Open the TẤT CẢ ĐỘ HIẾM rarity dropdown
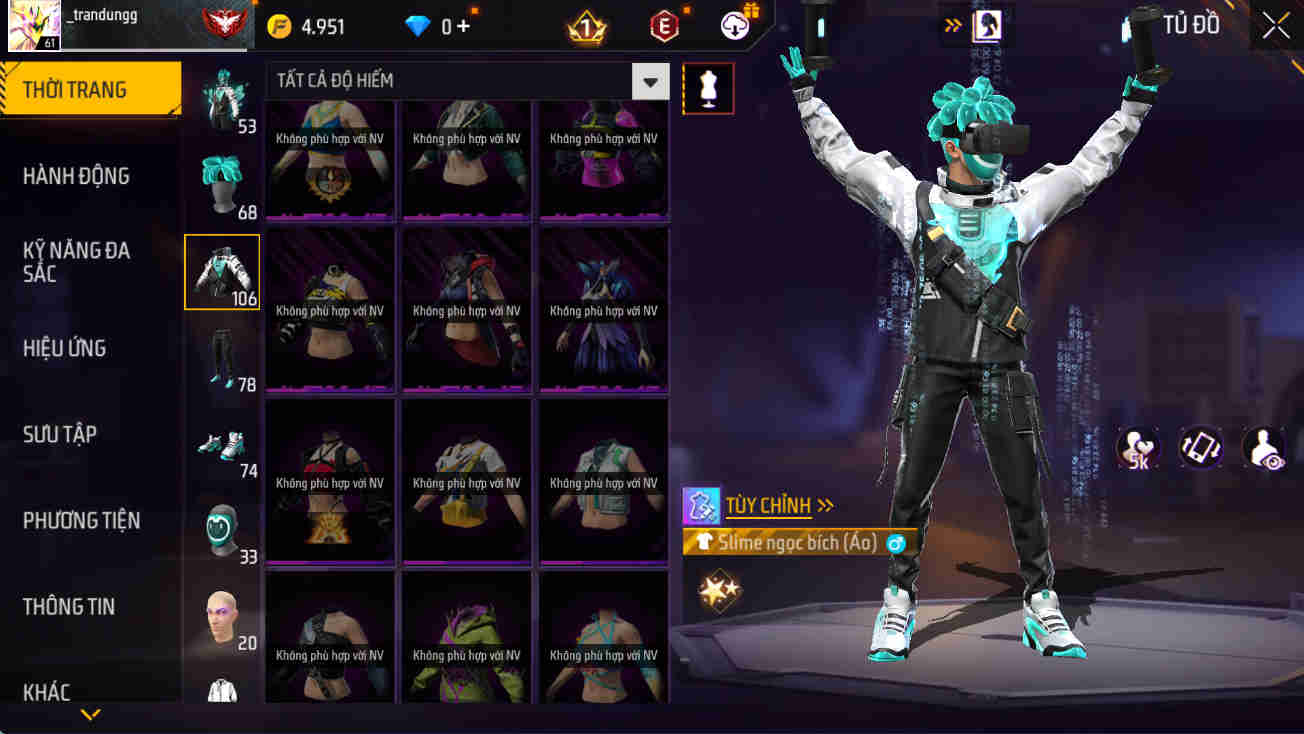This screenshot has height=734, width=1304. [649, 81]
